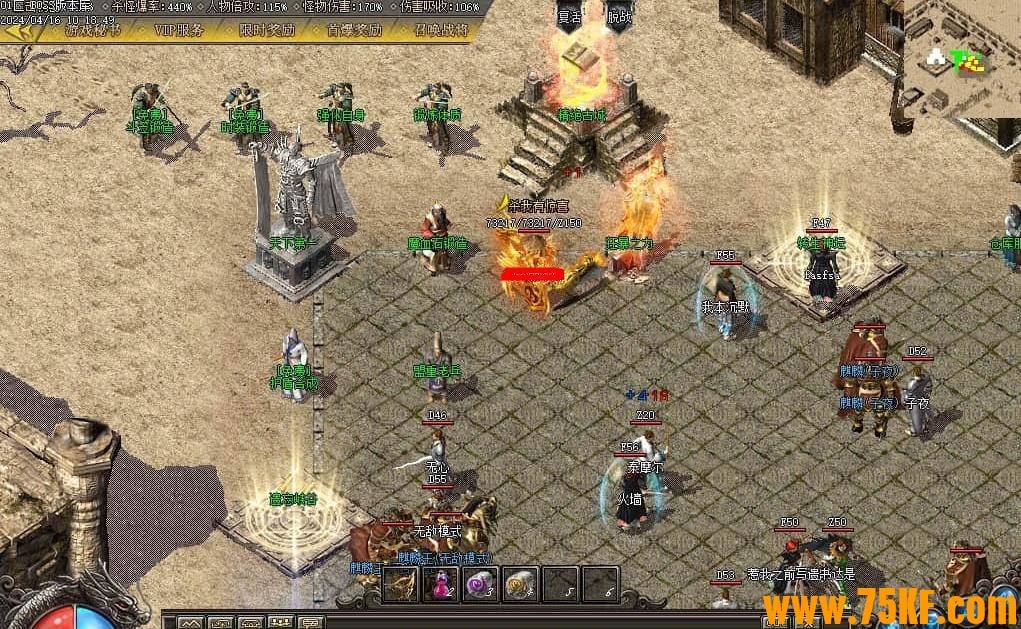Use the scroll item in hotbar slot 1
Viewport: 1021px width, 629px height.
point(402,584)
